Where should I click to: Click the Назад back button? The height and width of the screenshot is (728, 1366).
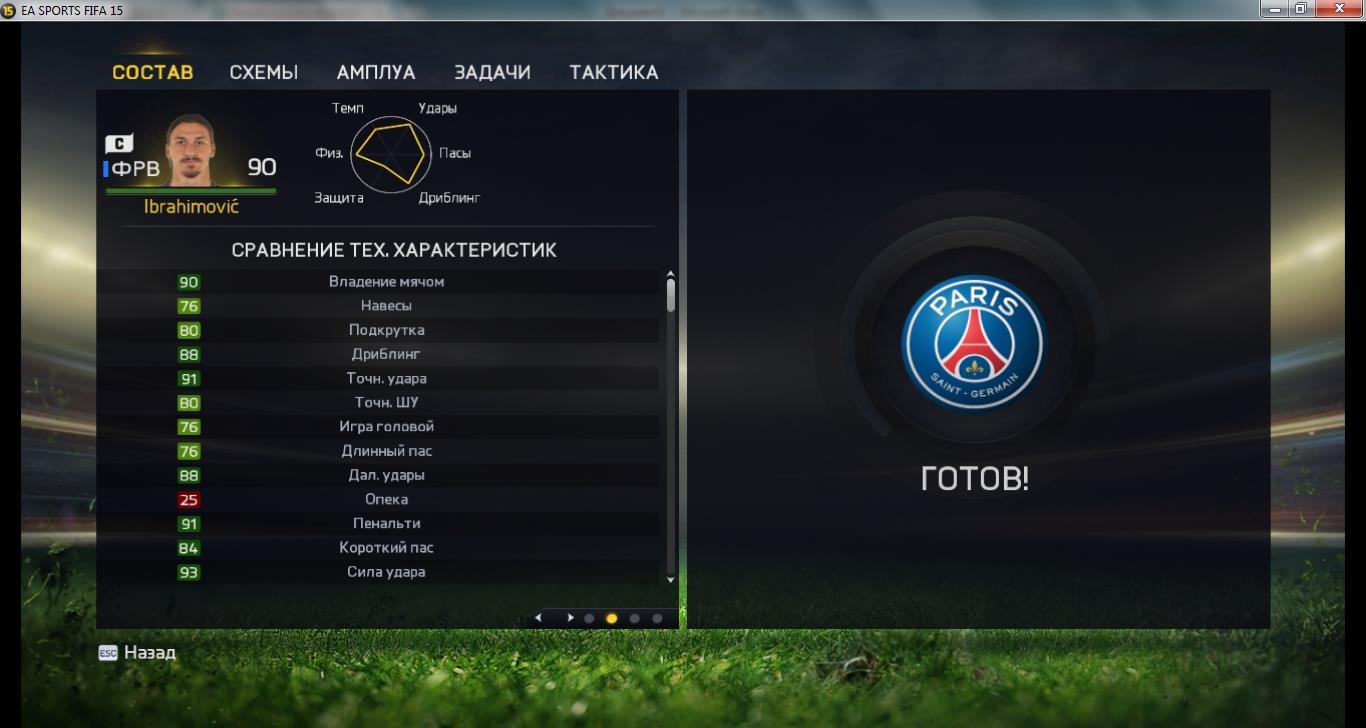click(x=138, y=653)
